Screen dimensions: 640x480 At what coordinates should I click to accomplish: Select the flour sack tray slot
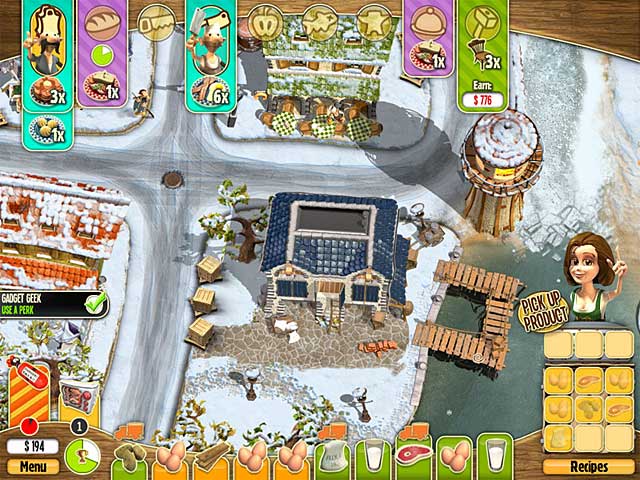(331, 457)
